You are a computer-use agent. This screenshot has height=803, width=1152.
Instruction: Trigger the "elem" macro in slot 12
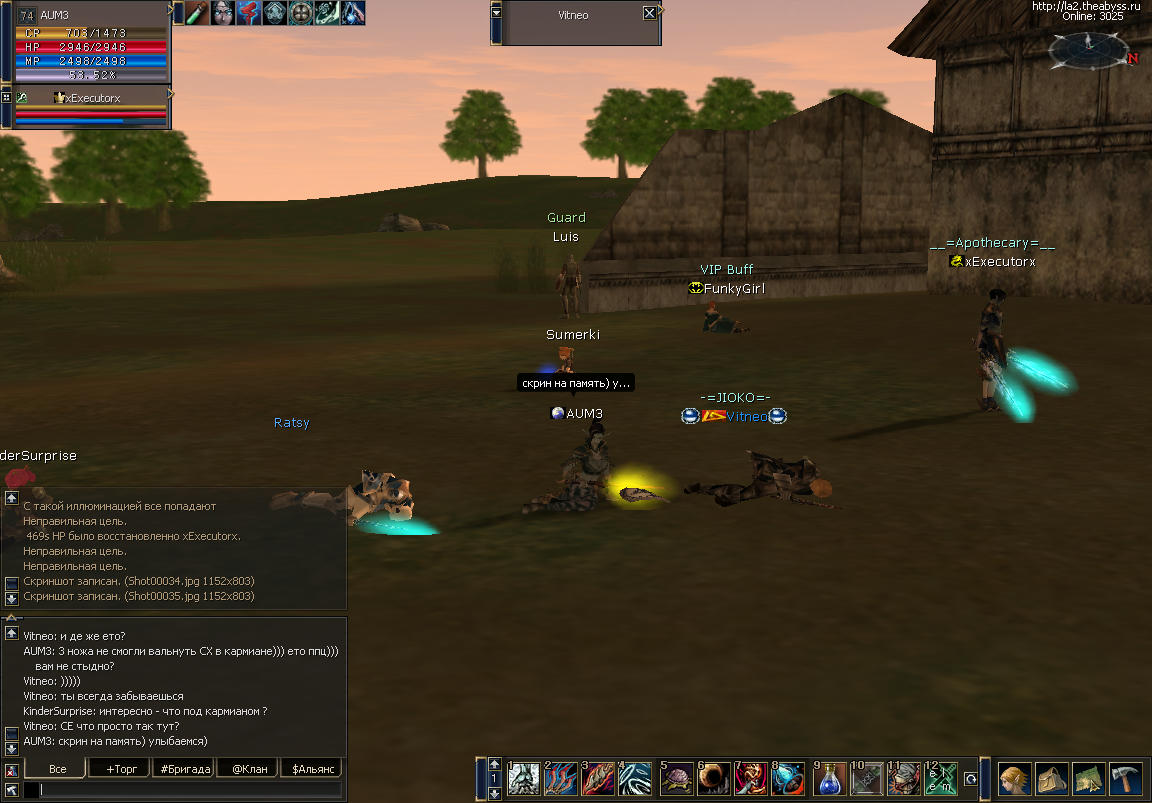pos(941,778)
